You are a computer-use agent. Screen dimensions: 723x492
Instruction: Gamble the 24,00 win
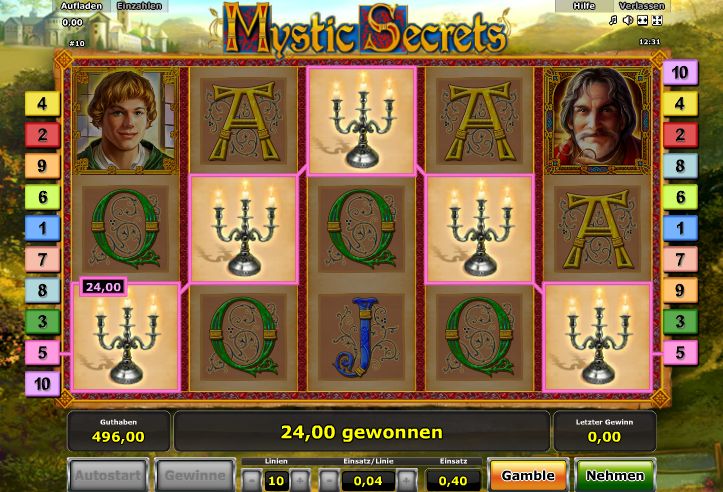[x=528, y=475]
